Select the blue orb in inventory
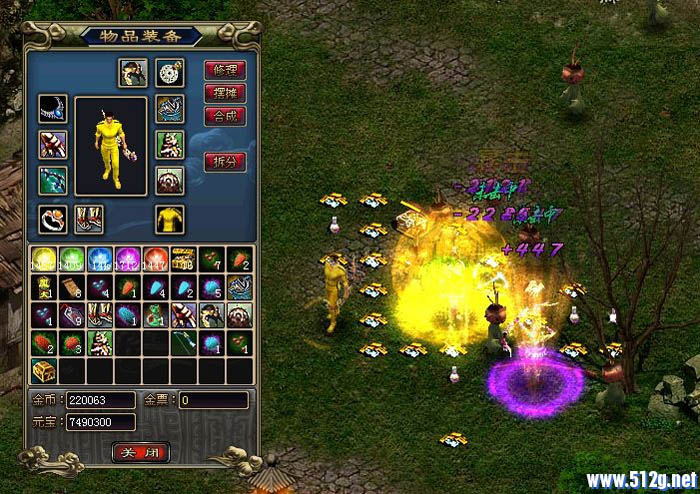 (99, 260)
